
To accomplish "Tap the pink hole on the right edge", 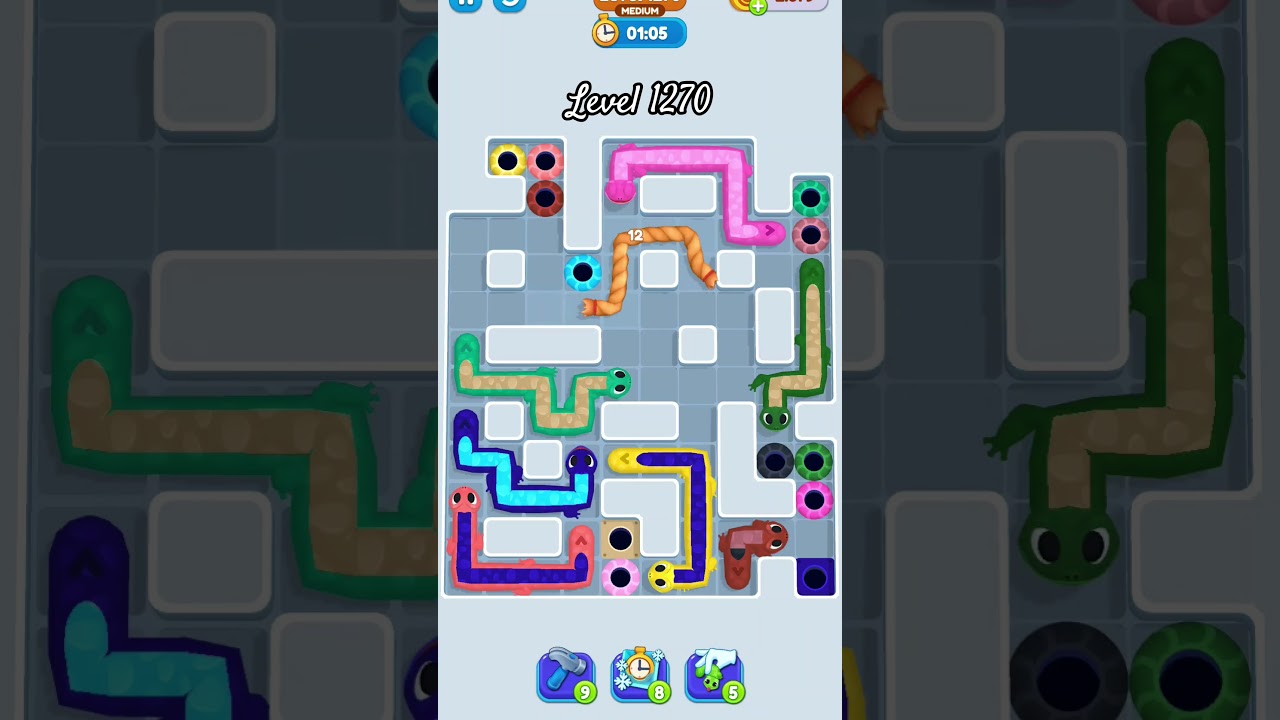I will tap(812, 499).
